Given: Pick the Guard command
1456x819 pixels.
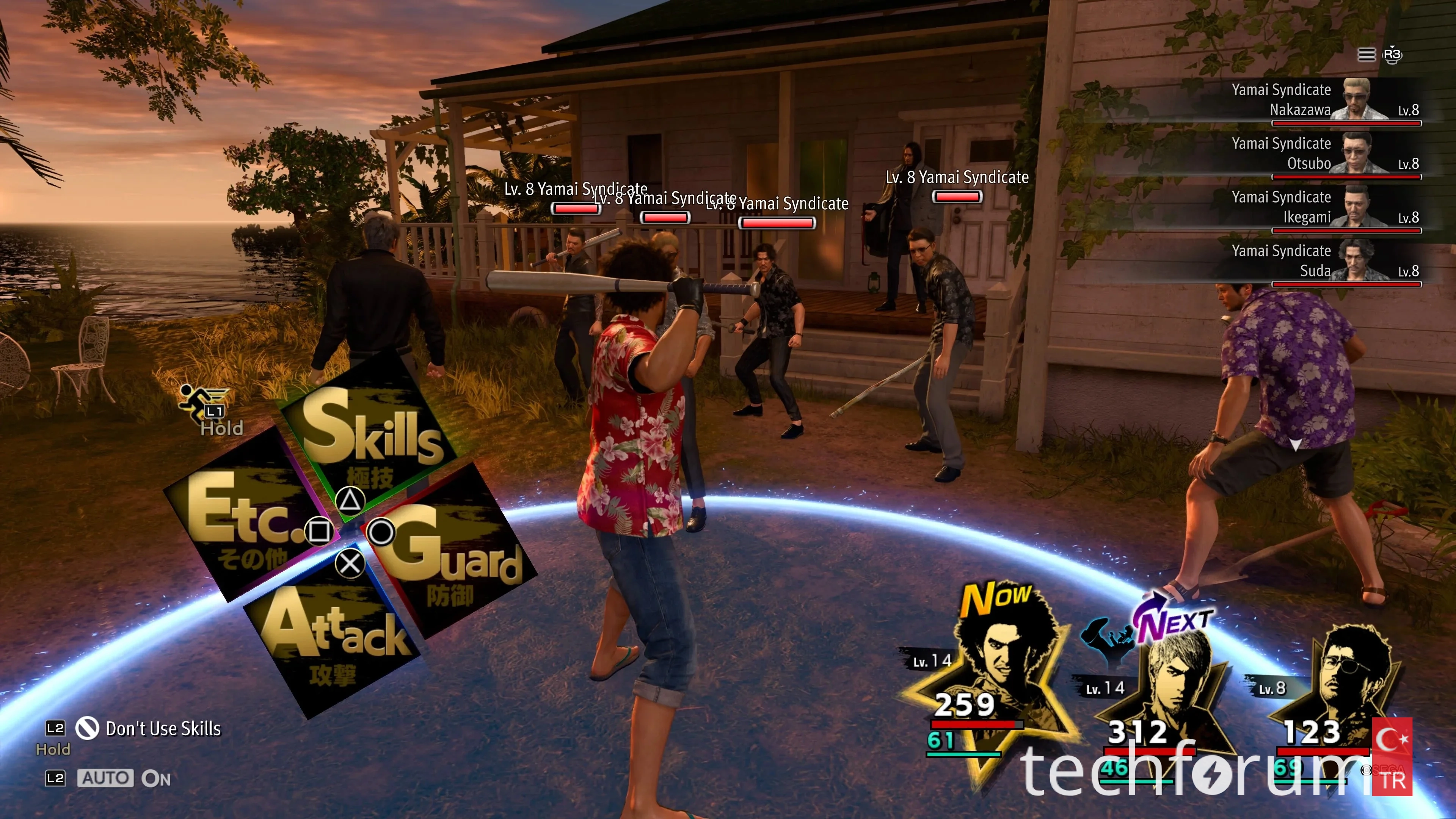Looking at the screenshot, I should tap(452, 551).
